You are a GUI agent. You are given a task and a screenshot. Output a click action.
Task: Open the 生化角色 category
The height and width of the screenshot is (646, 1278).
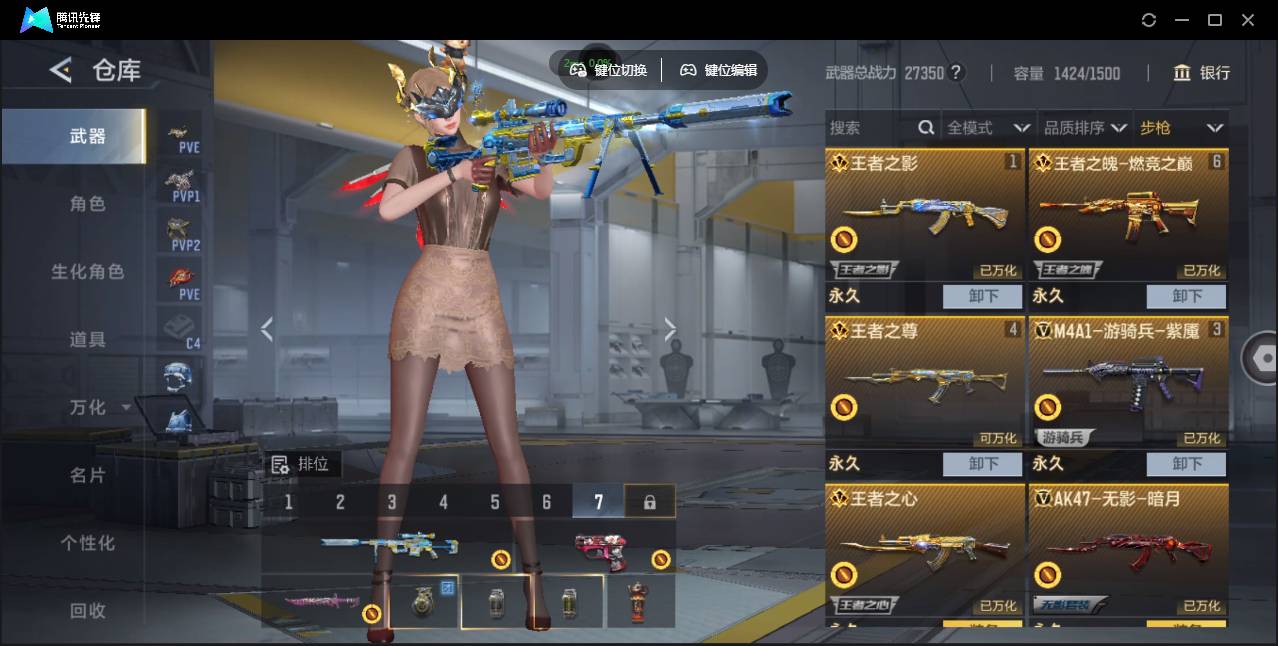coord(87,272)
